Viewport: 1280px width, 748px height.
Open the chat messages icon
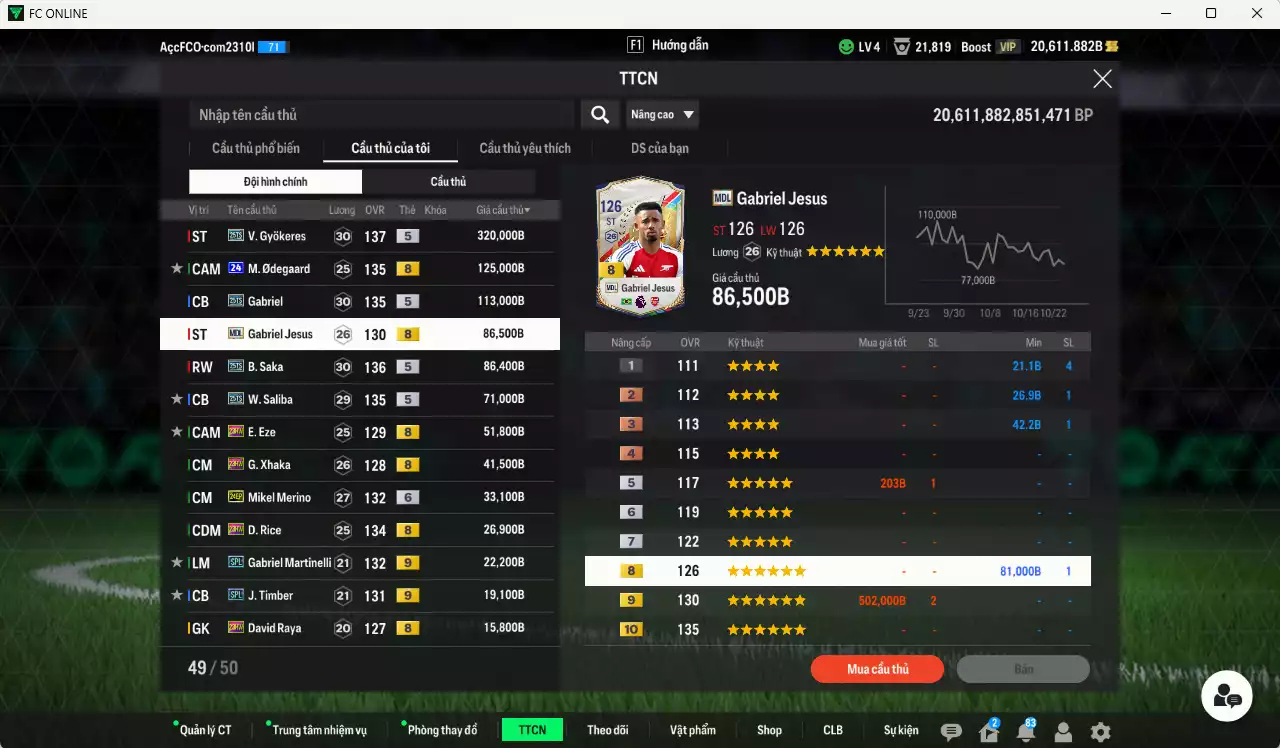(950, 730)
